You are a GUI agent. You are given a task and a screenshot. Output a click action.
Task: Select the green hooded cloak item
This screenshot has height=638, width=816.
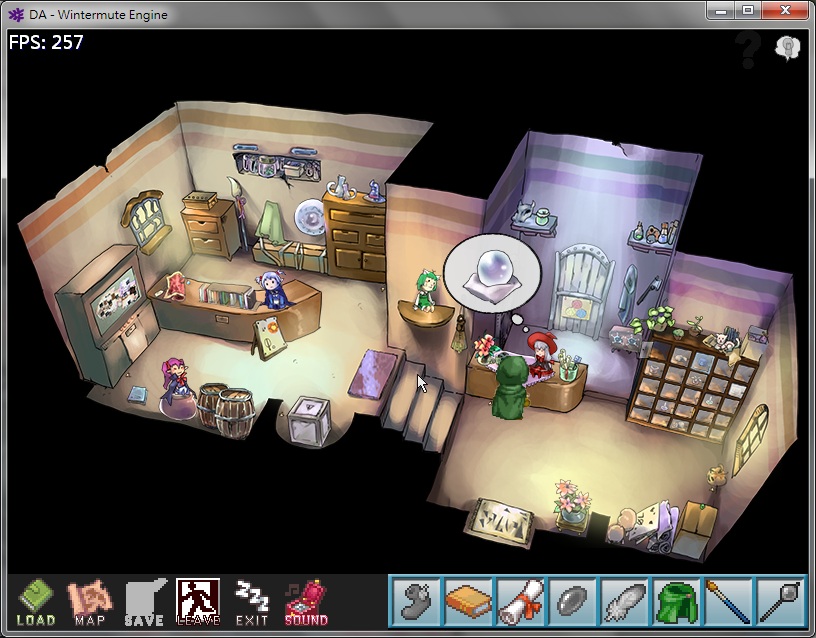tap(675, 601)
